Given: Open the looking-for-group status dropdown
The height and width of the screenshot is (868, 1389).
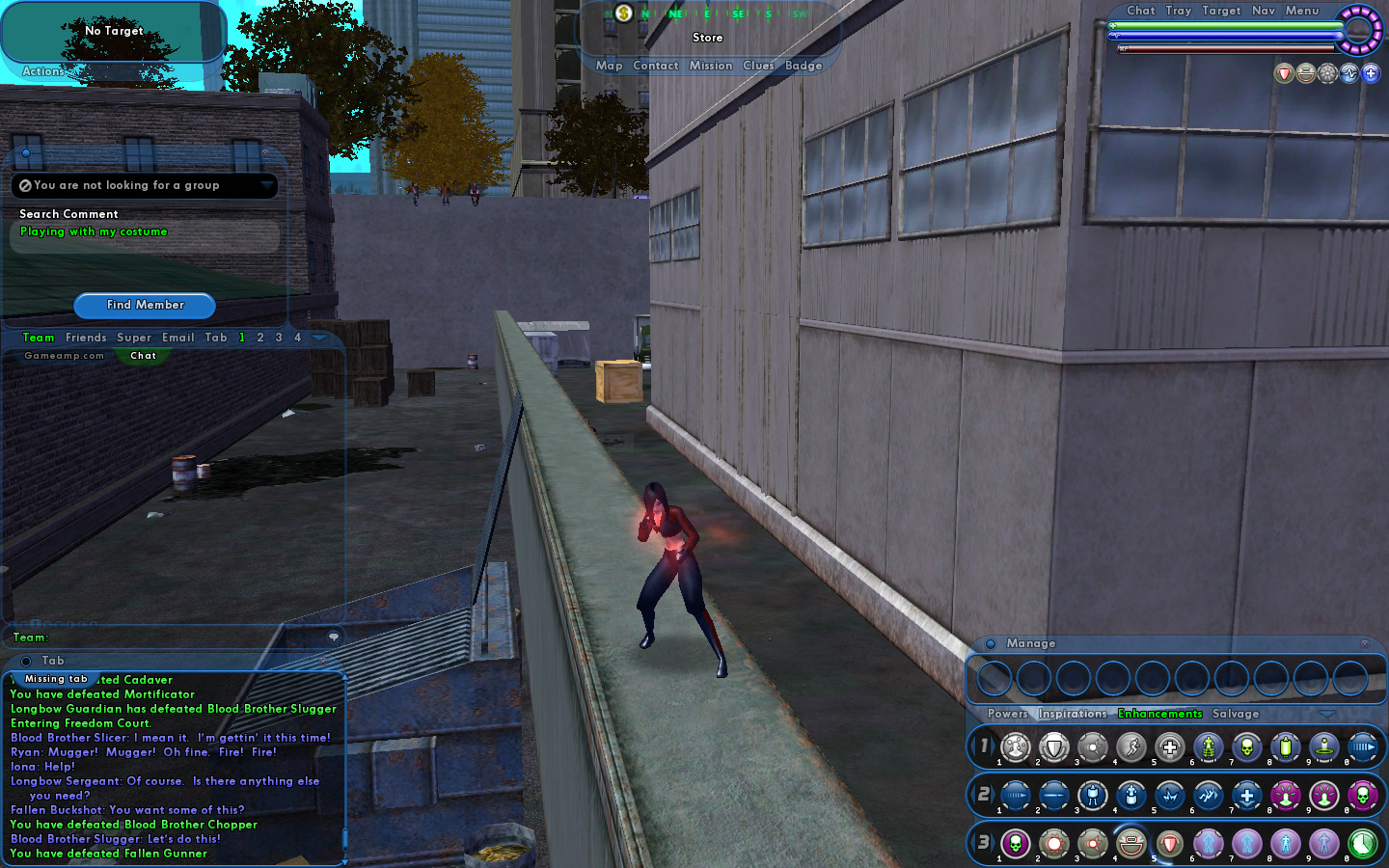Looking at the screenshot, I should pos(267,184).
